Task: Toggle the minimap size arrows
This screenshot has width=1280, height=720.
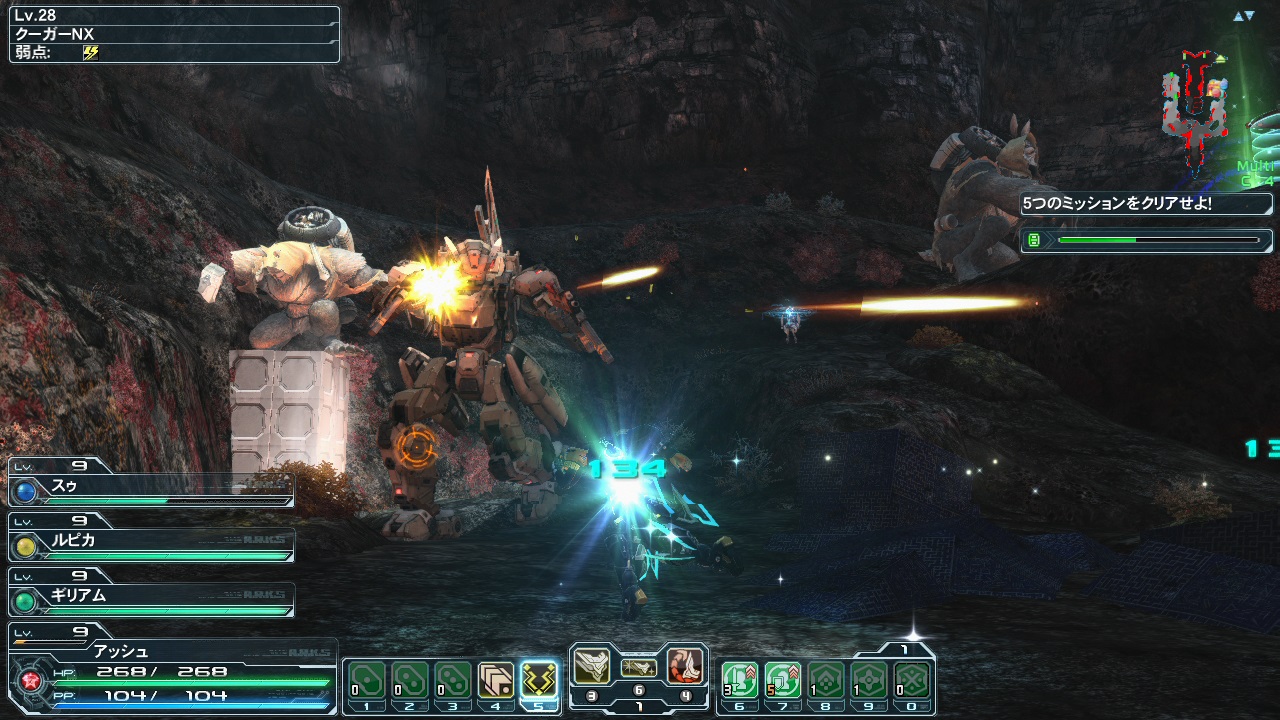Action: [1243, 16]
